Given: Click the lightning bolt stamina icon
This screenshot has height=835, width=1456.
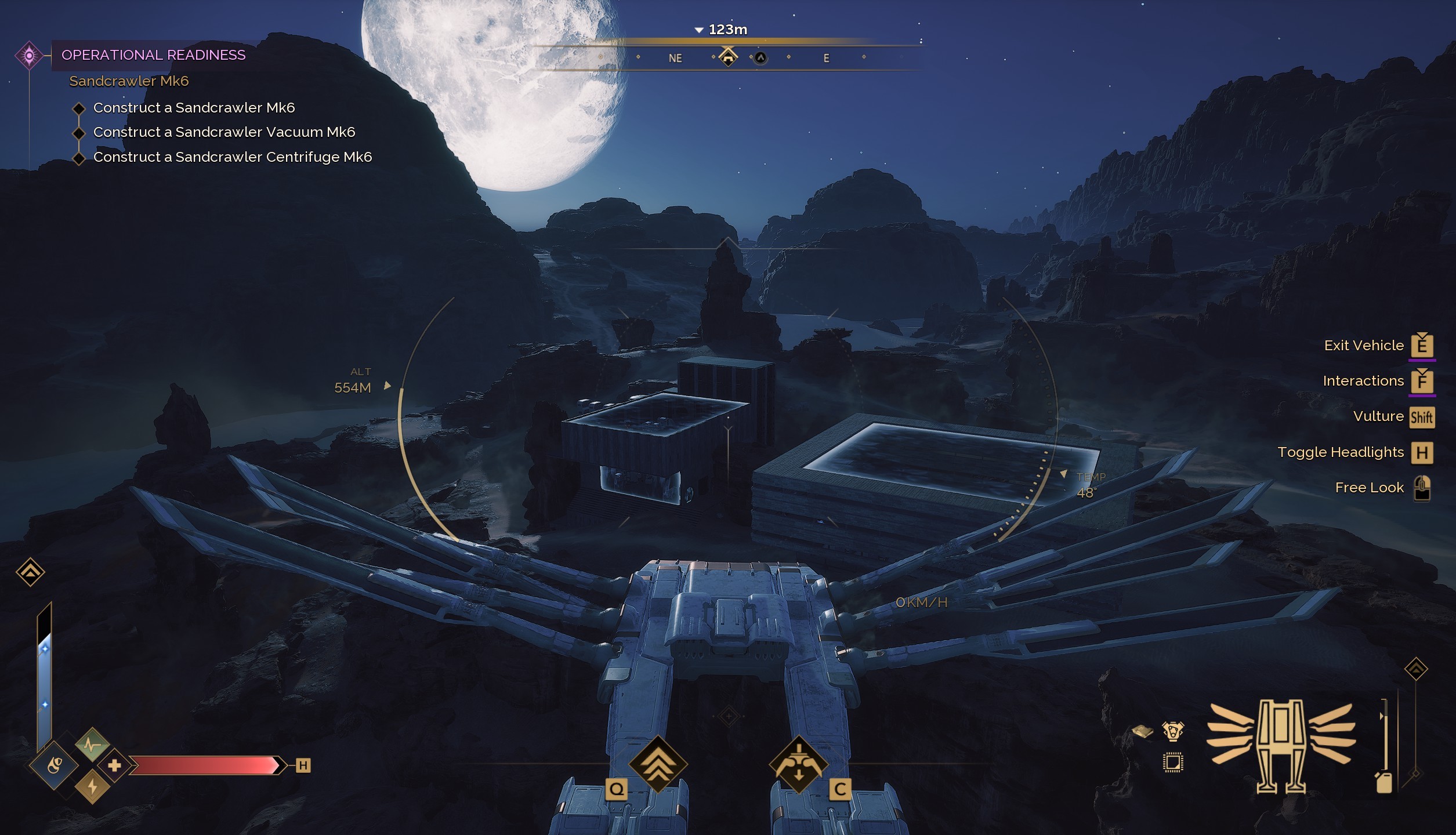Looking at the screenshot, I should tap(92, 787).
